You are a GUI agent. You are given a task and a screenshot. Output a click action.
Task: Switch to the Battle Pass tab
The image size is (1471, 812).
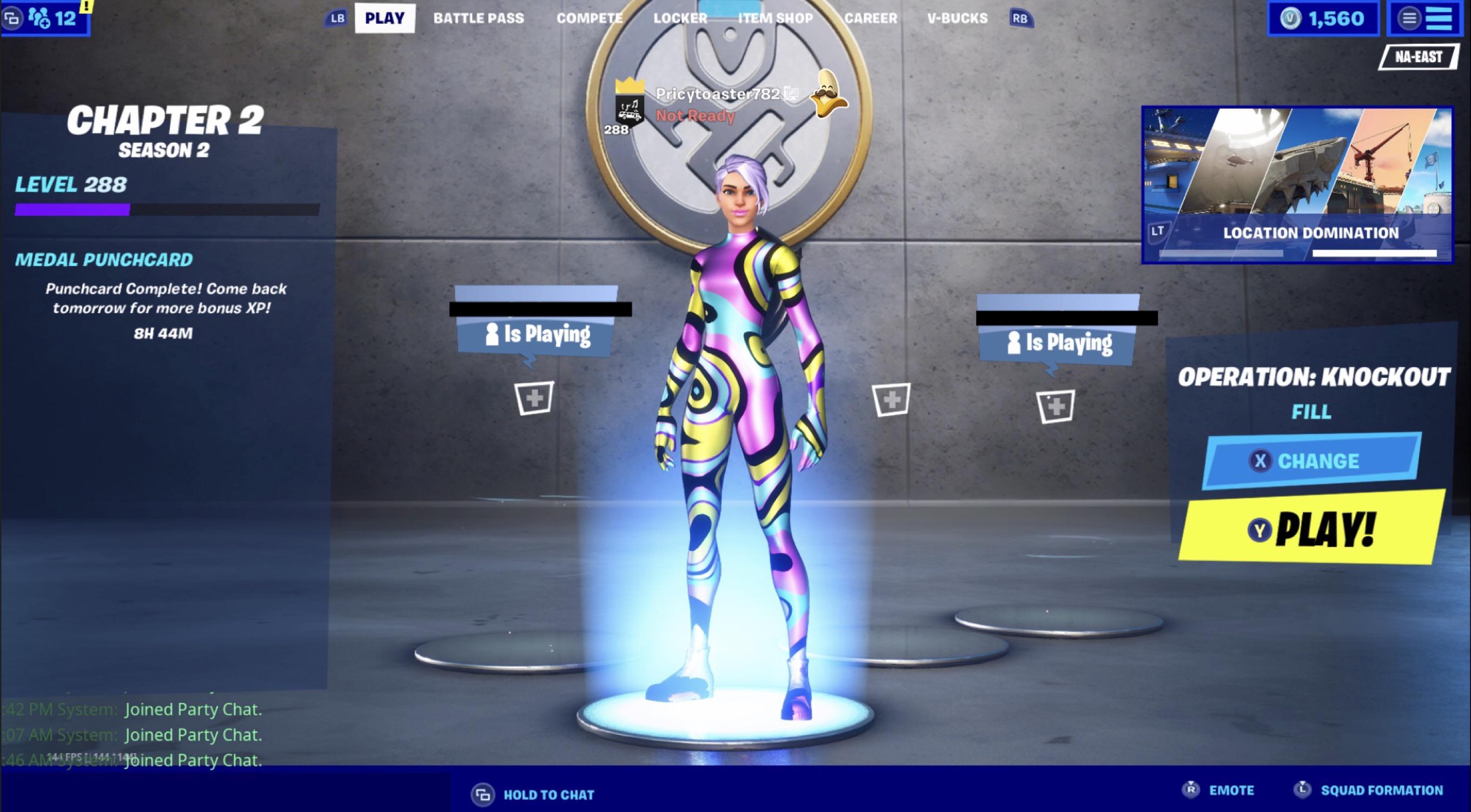coord(479,18)
